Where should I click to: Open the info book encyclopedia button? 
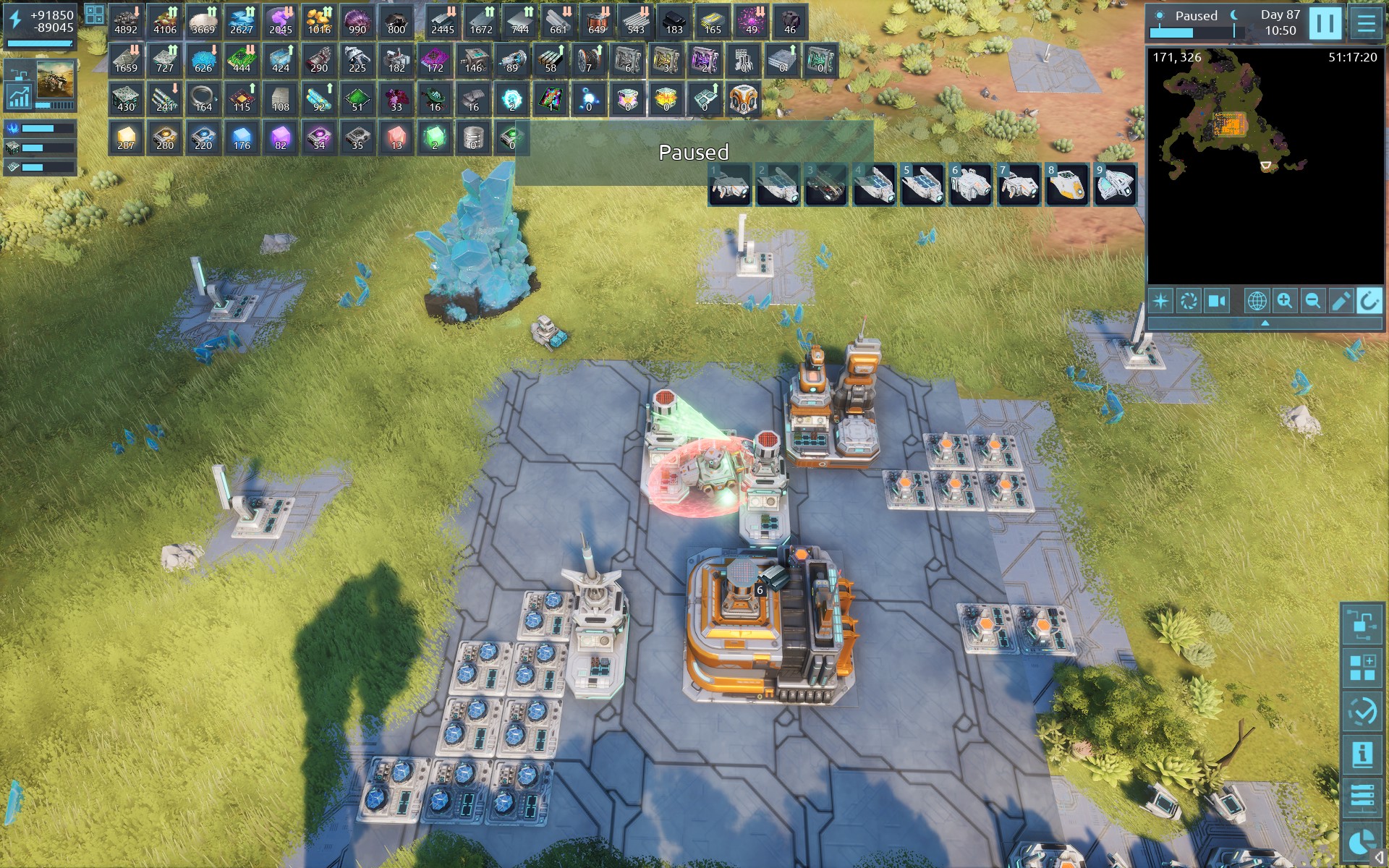pyautogui.click(x=1362, y=754)
